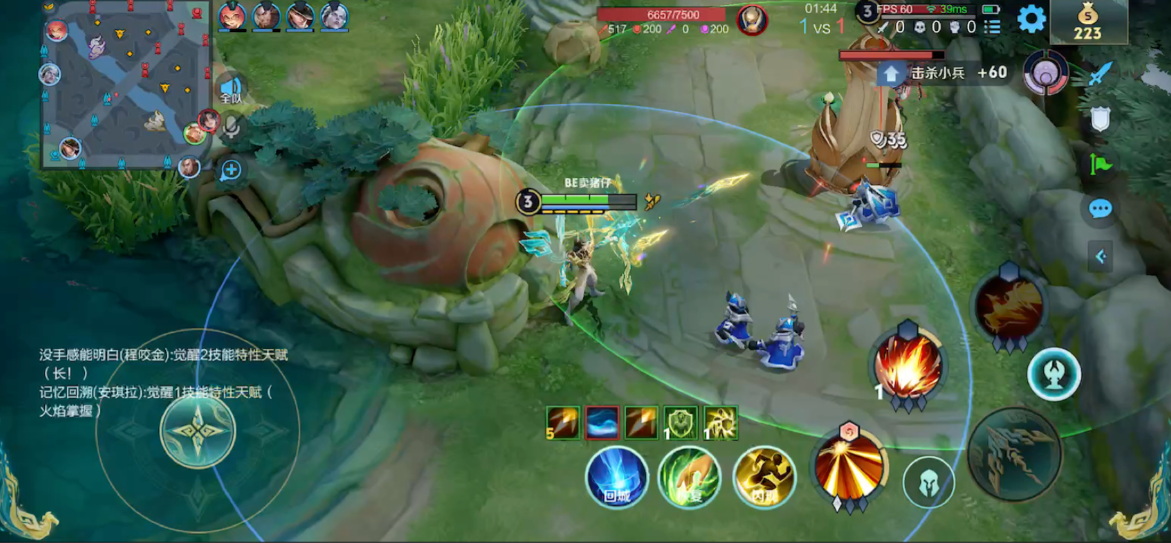1171x543 pixels.
Task: Send the green flag gather signal
Action: 1101,163
